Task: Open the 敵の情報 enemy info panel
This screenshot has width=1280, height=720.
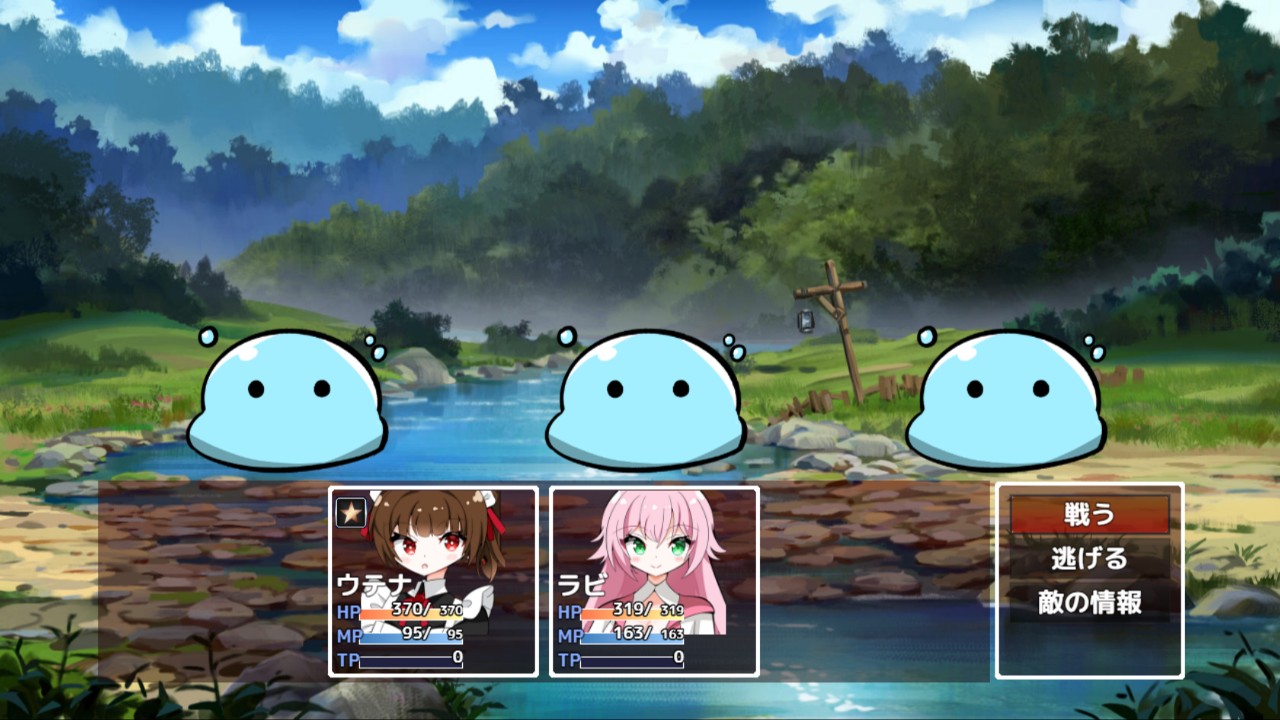Action: coord(1089,601)
